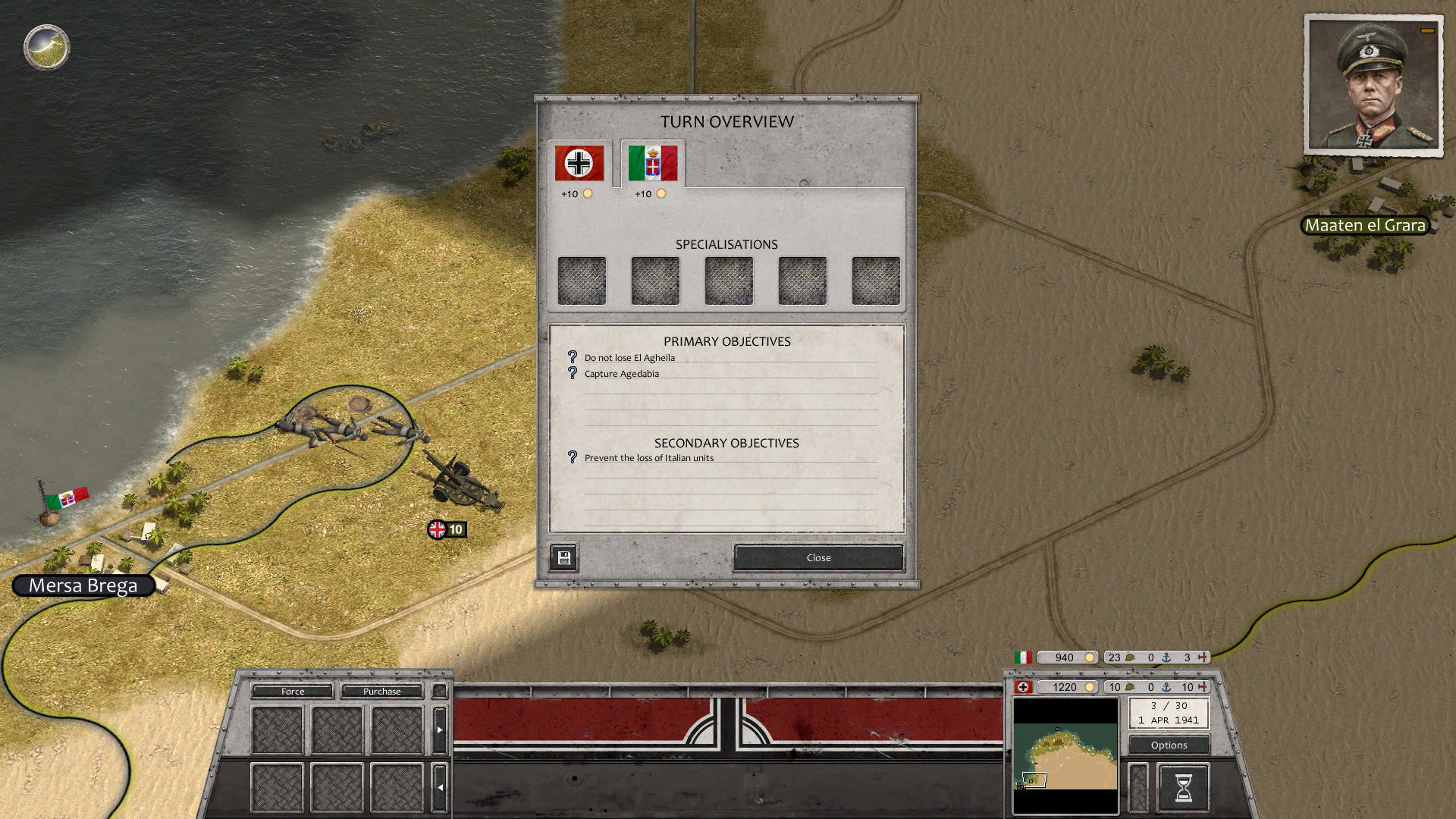Click the German prestige coin icon

(1090, 687)
